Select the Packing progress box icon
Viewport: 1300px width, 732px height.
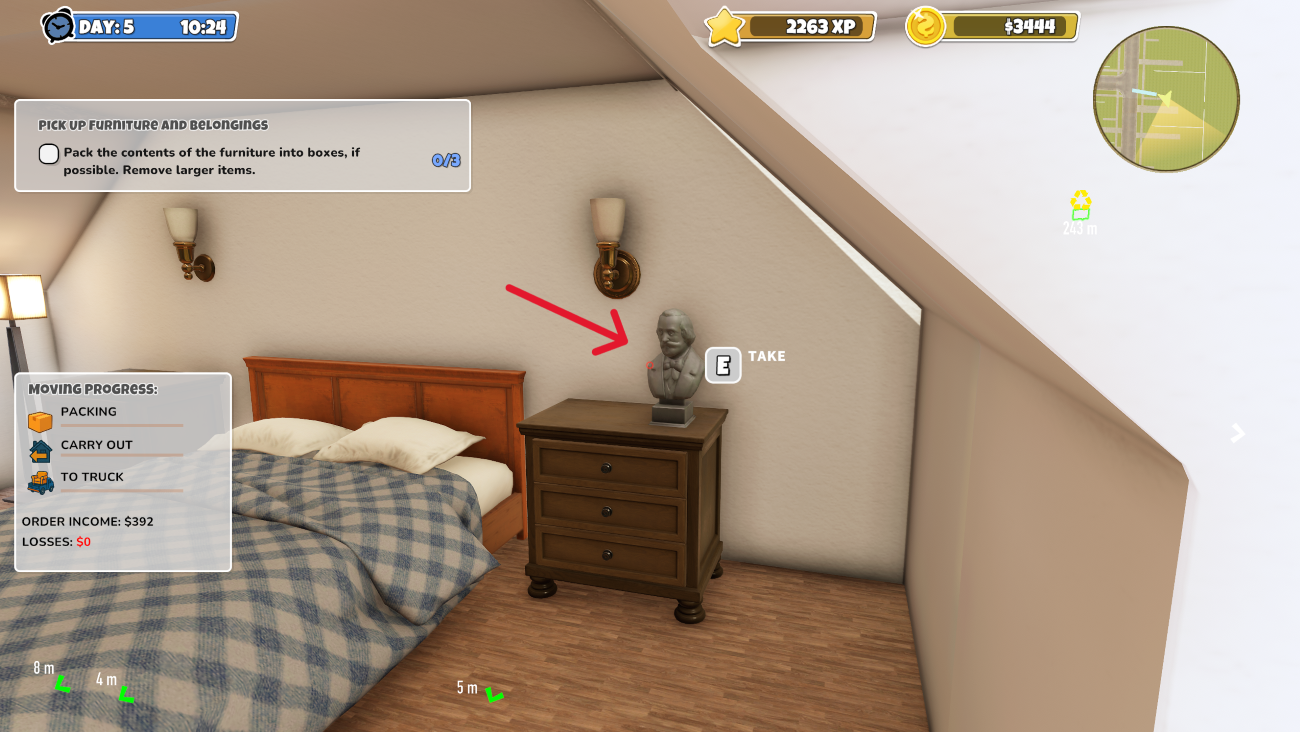click(x=40, y=421)
